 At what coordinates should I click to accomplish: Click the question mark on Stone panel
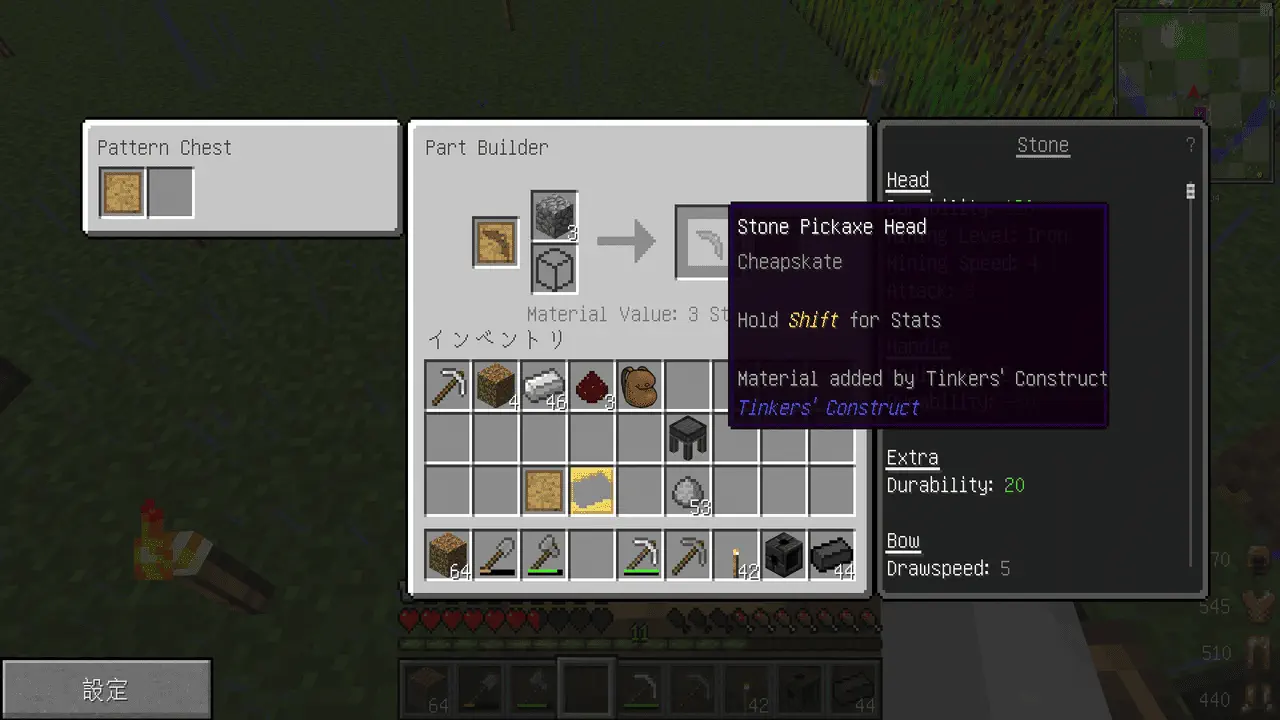coord(1190,146)
